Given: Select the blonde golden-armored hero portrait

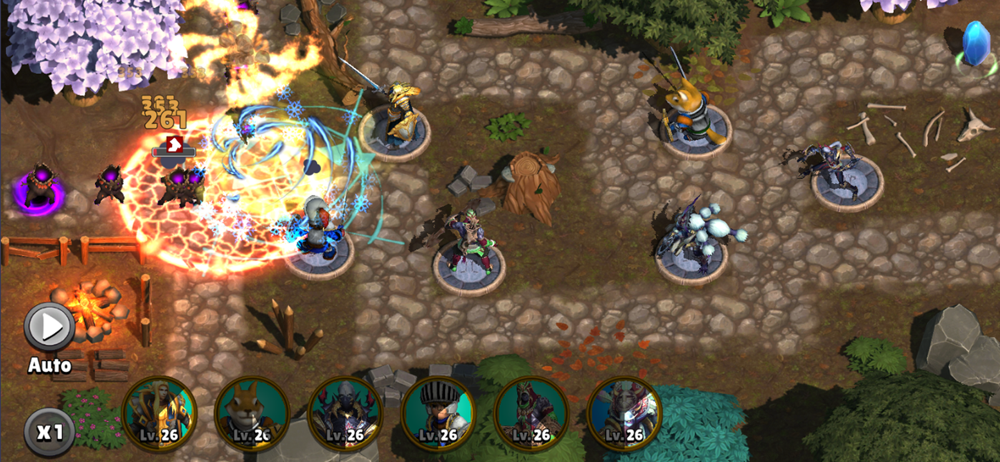Looking at the screenshot, I should (160, 412).
